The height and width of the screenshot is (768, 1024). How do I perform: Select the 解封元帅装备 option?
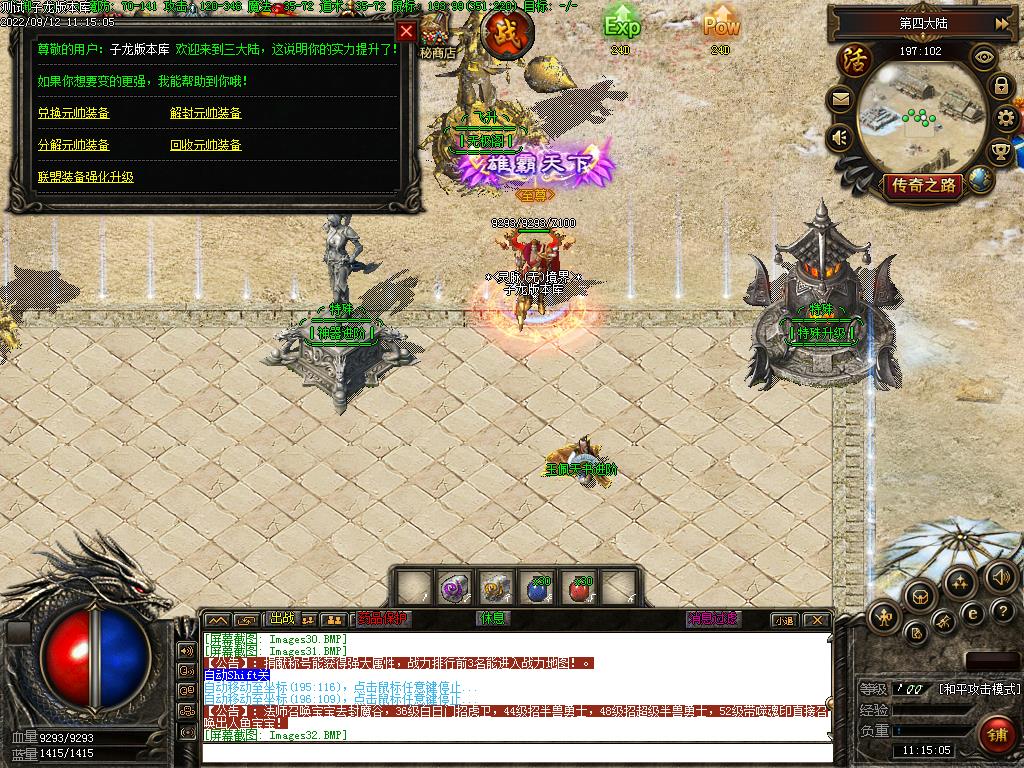pos(206,113)
